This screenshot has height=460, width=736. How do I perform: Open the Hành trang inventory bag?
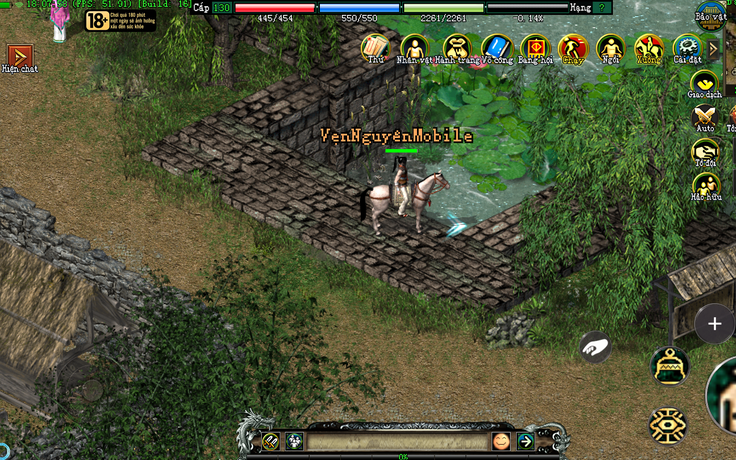457,47
